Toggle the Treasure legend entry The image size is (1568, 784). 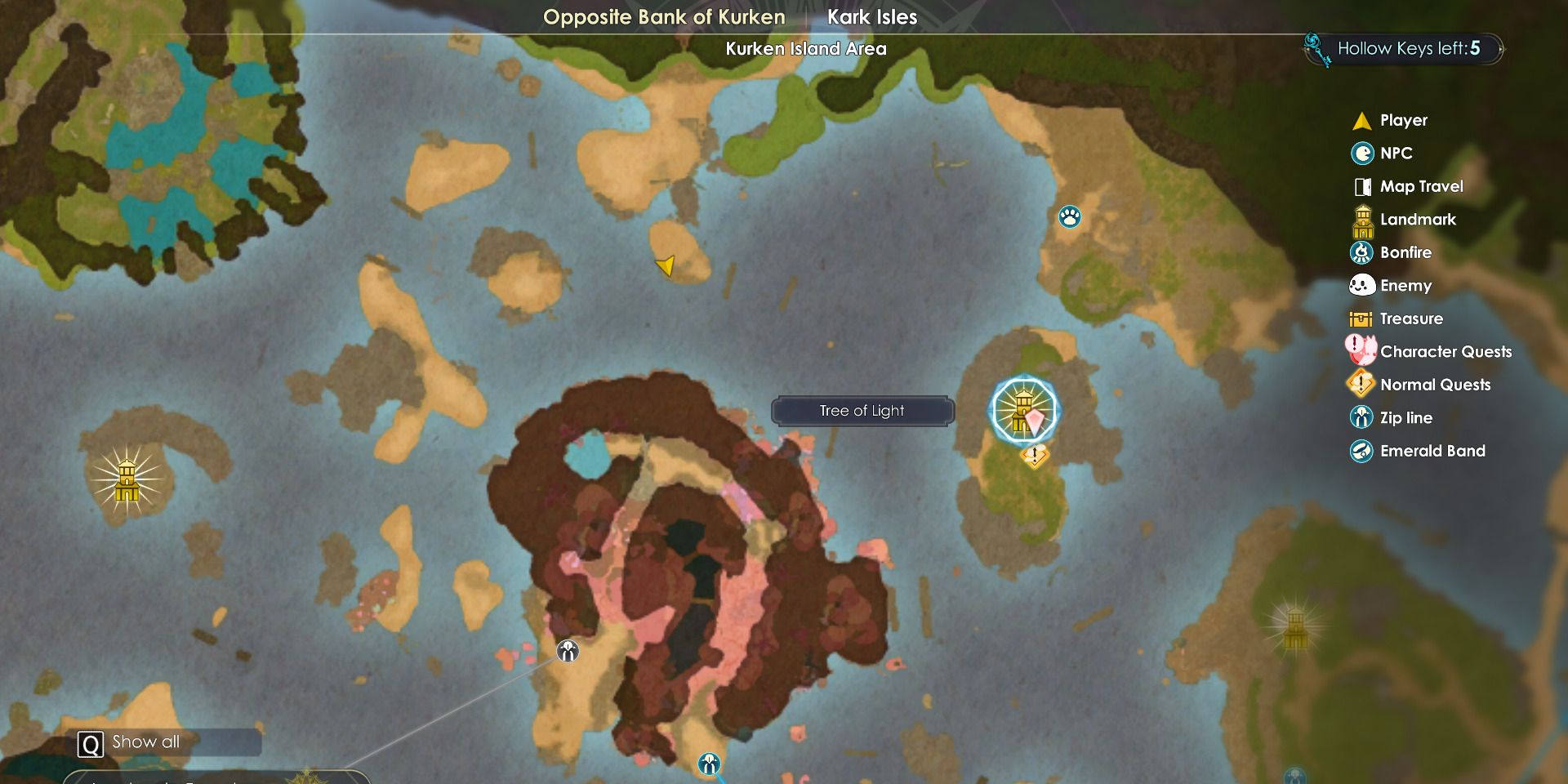pyautogui.click(x=1411, y=318)
